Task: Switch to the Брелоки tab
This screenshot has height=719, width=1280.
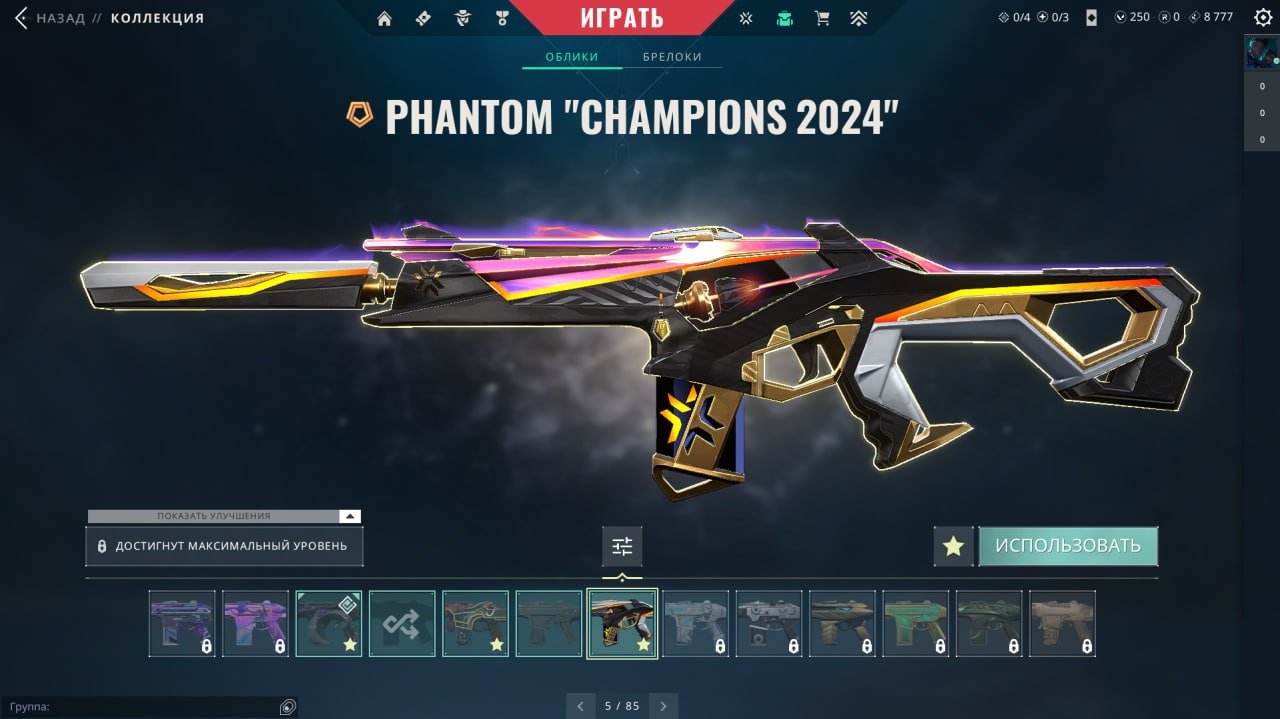Action: 672,57
